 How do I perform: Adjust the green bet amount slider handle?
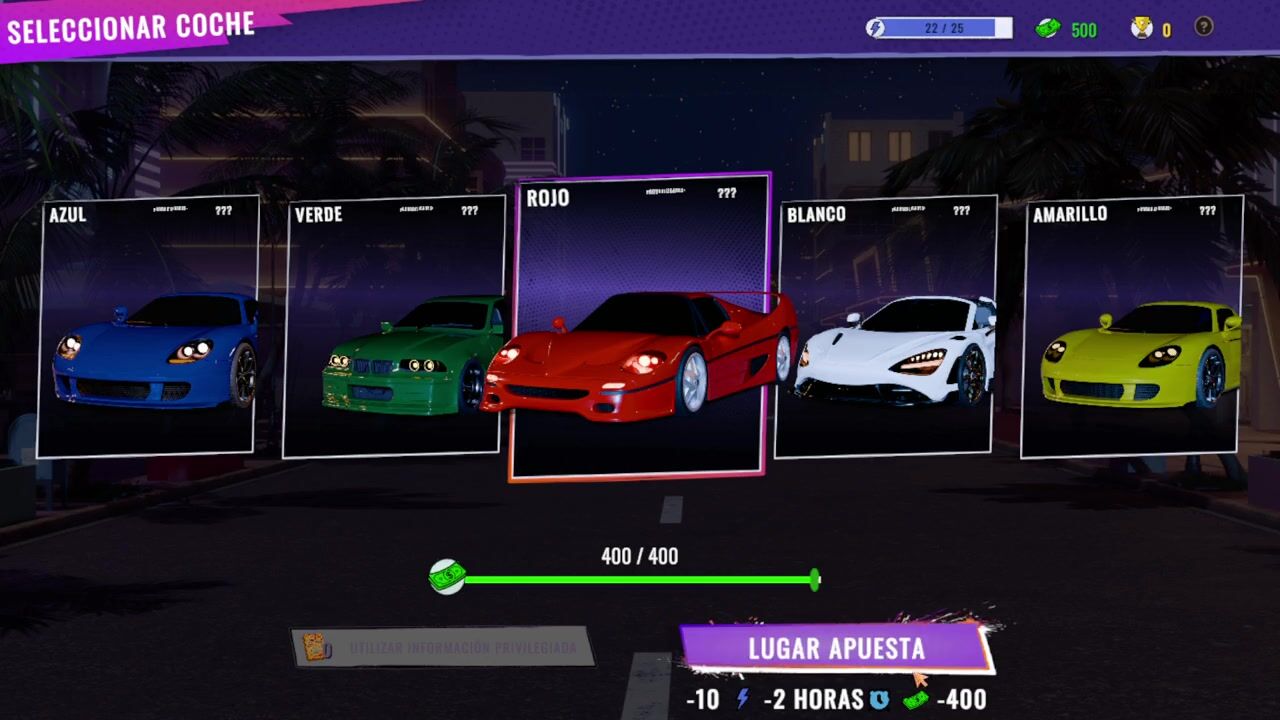(x=815, y=579)
